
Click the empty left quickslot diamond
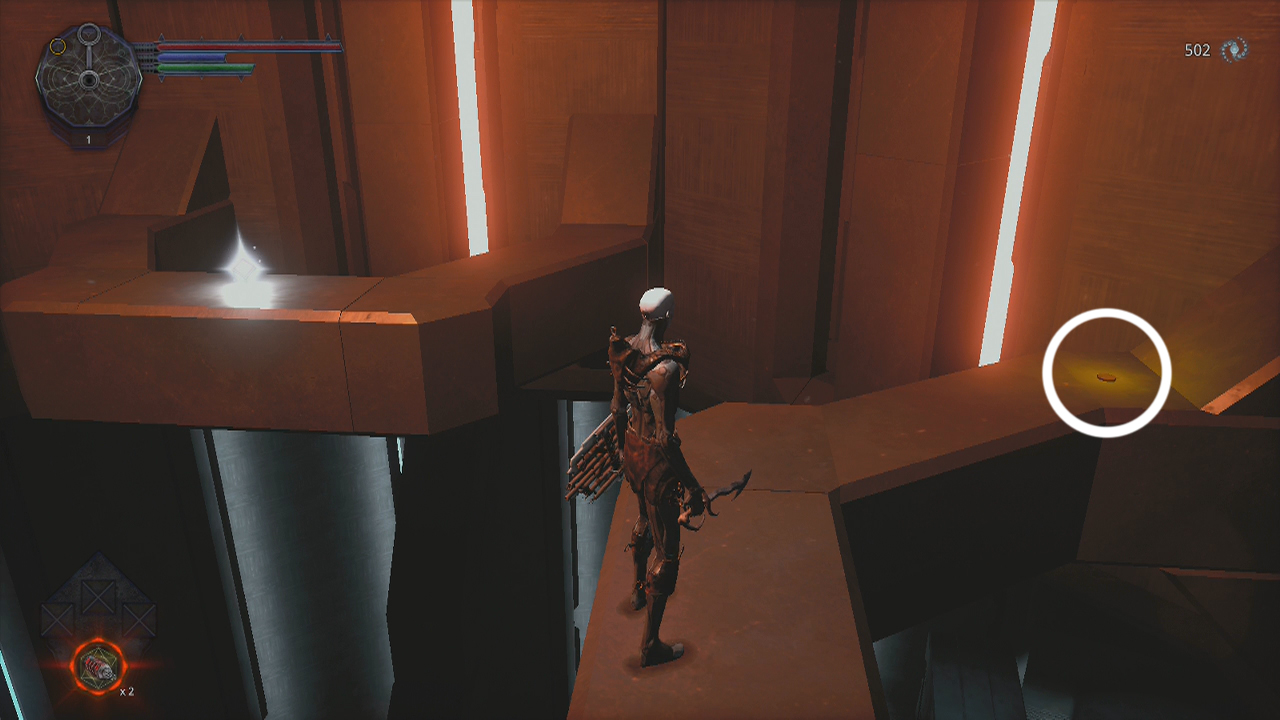point(56,619)
